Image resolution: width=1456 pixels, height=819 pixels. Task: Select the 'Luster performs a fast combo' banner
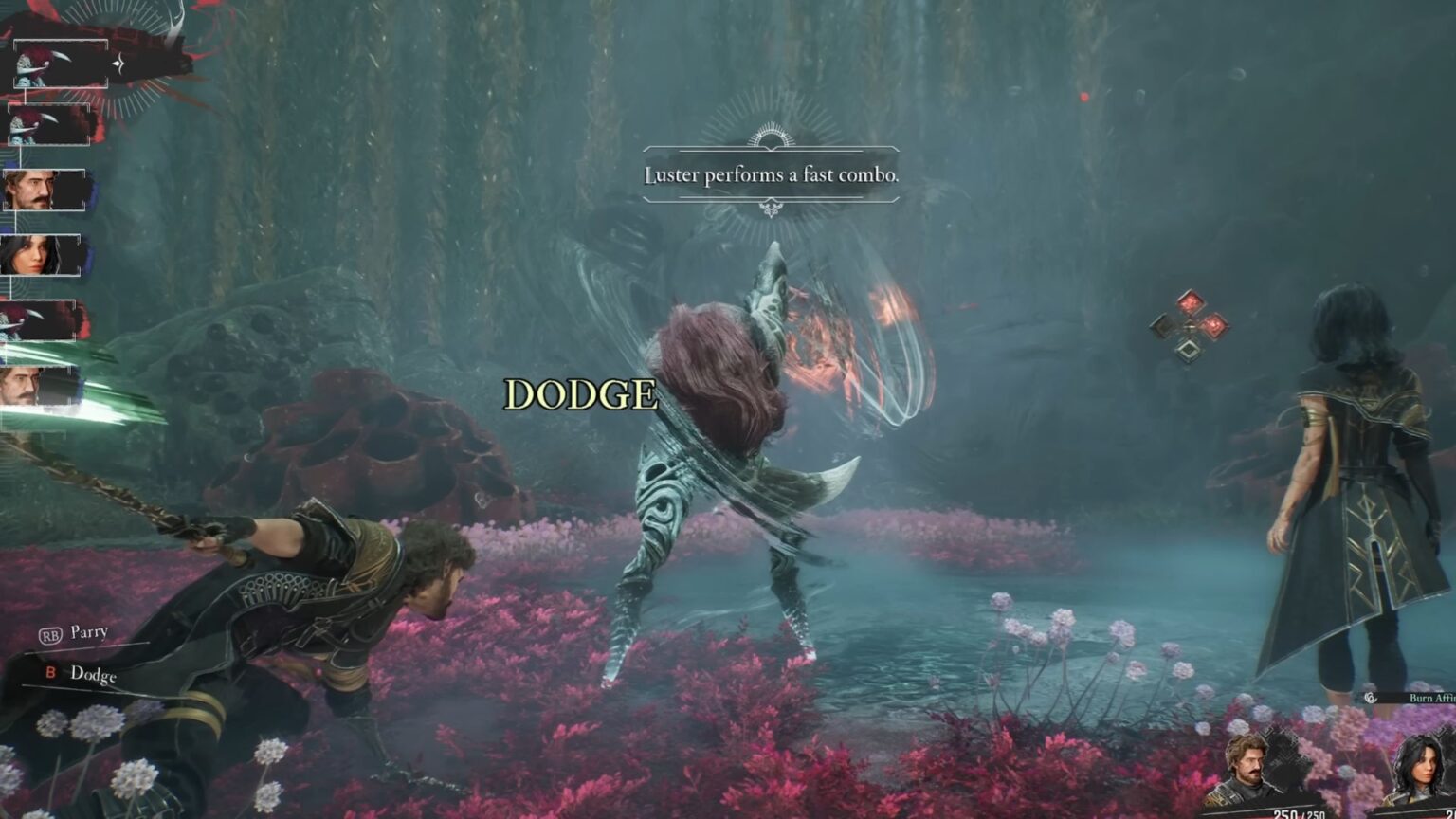point(770,175)
